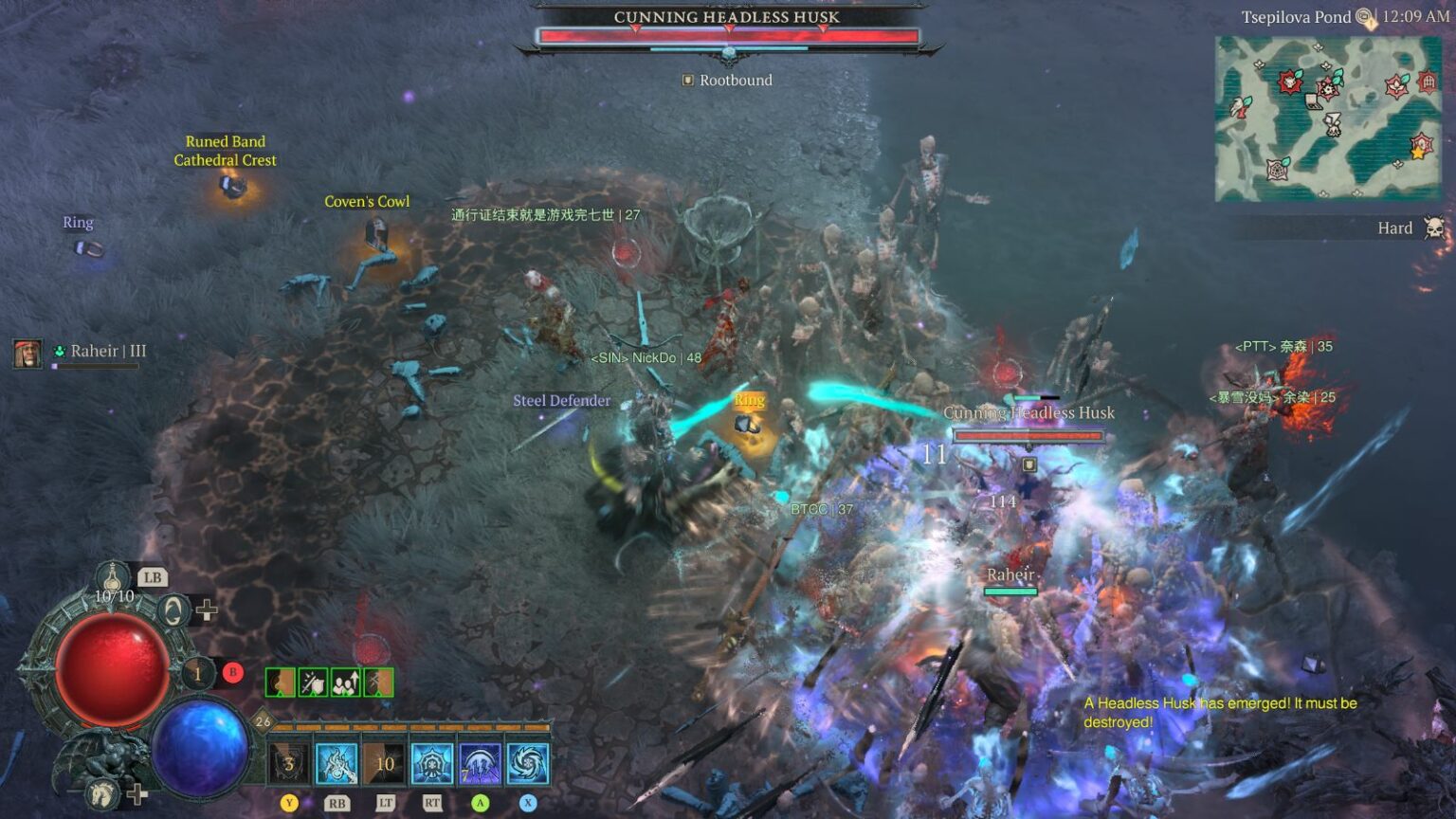Click the skull icon beside the Hard difficulty label

[x=1434, y=227]
